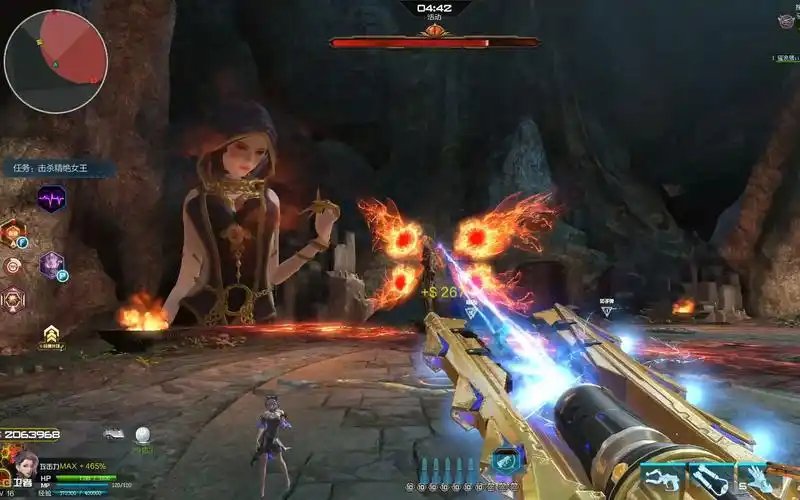Click the boss emblem above the health bar
800x500 pixels.
click(x=434, y=30)
